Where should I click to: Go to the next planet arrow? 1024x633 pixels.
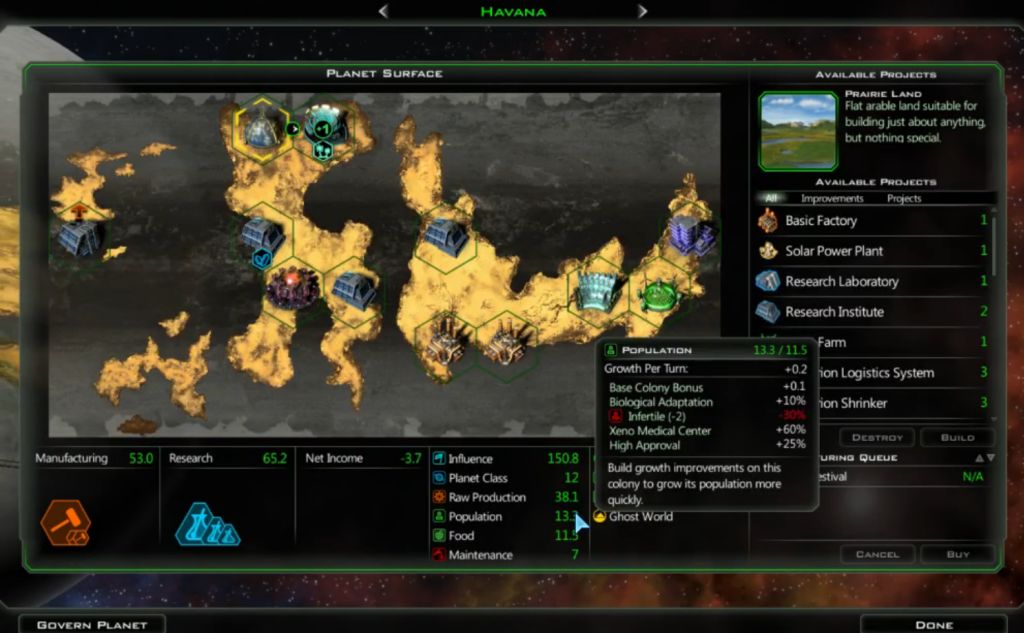click(x=643, y=11)
